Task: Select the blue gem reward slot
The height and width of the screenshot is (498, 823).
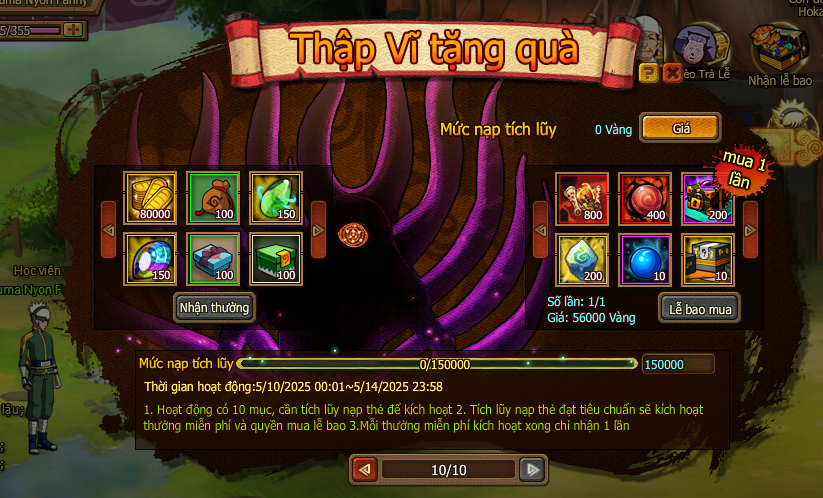Action: [x=150, y=259]
